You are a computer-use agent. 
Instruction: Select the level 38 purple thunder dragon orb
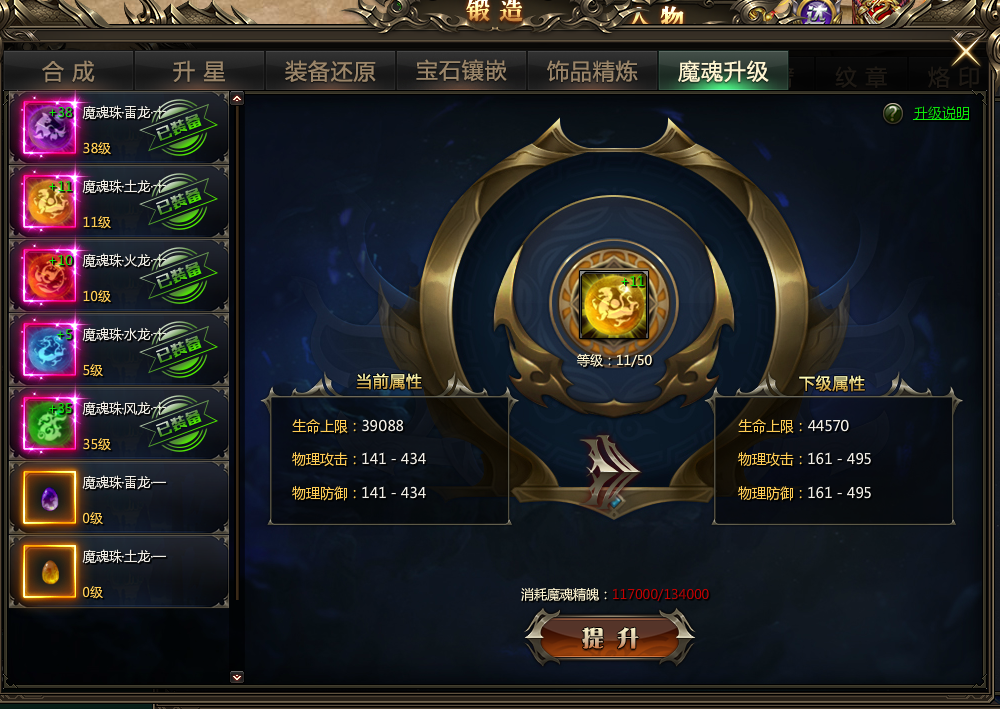tap(119, 128)
